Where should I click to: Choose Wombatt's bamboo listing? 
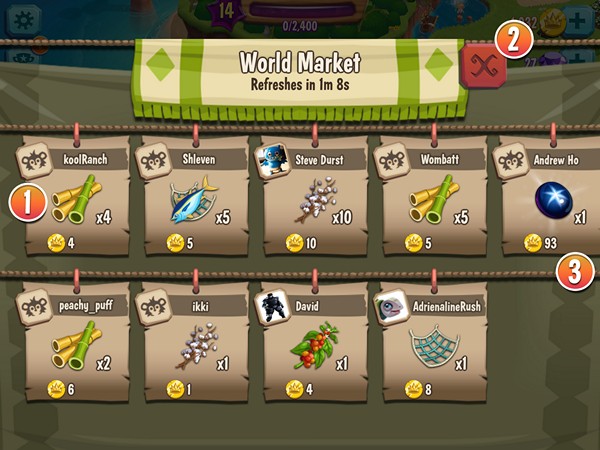432,198
